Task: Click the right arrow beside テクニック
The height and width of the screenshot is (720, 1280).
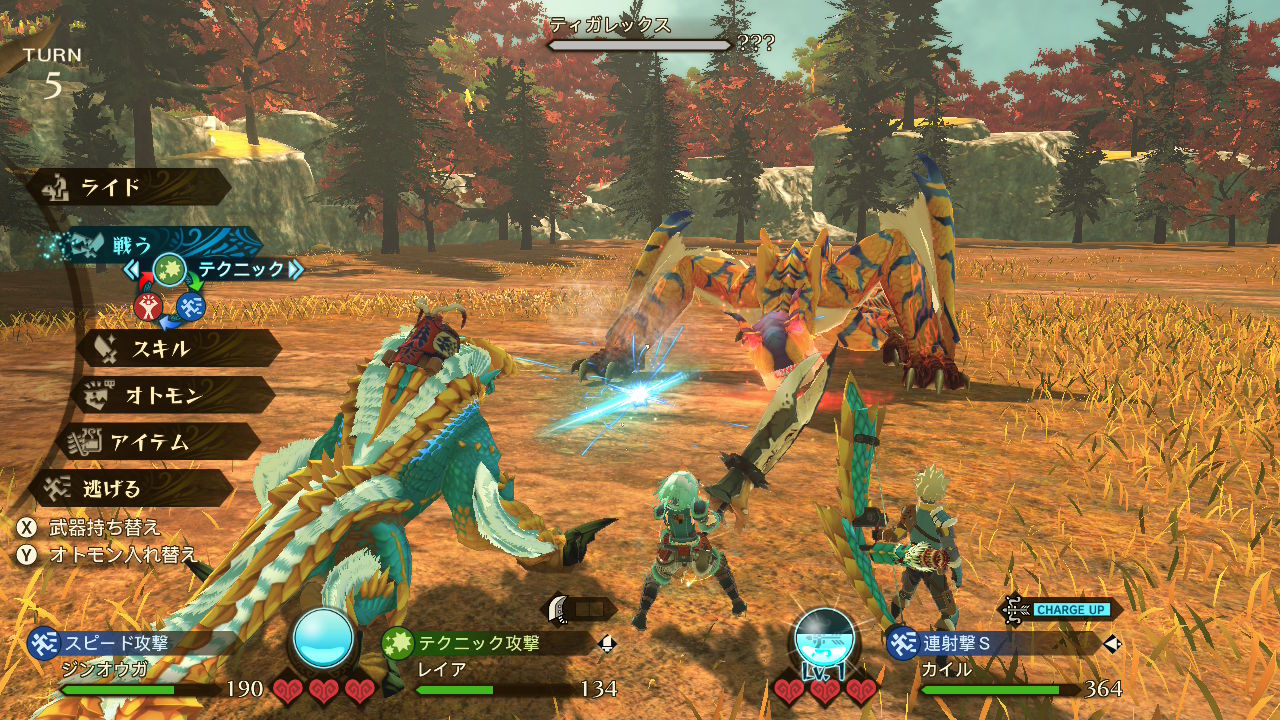Action: [x=295, y=269]
